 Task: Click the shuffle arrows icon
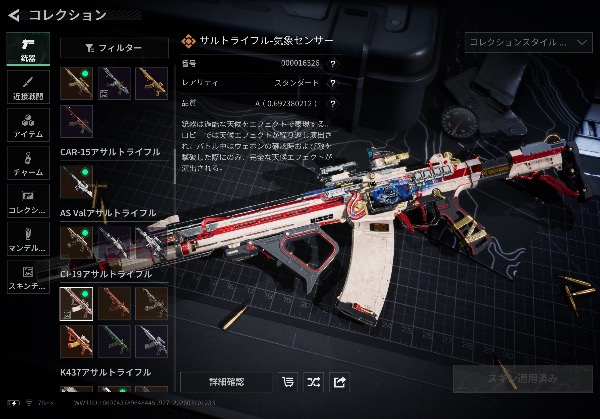[x=313, y=381]
